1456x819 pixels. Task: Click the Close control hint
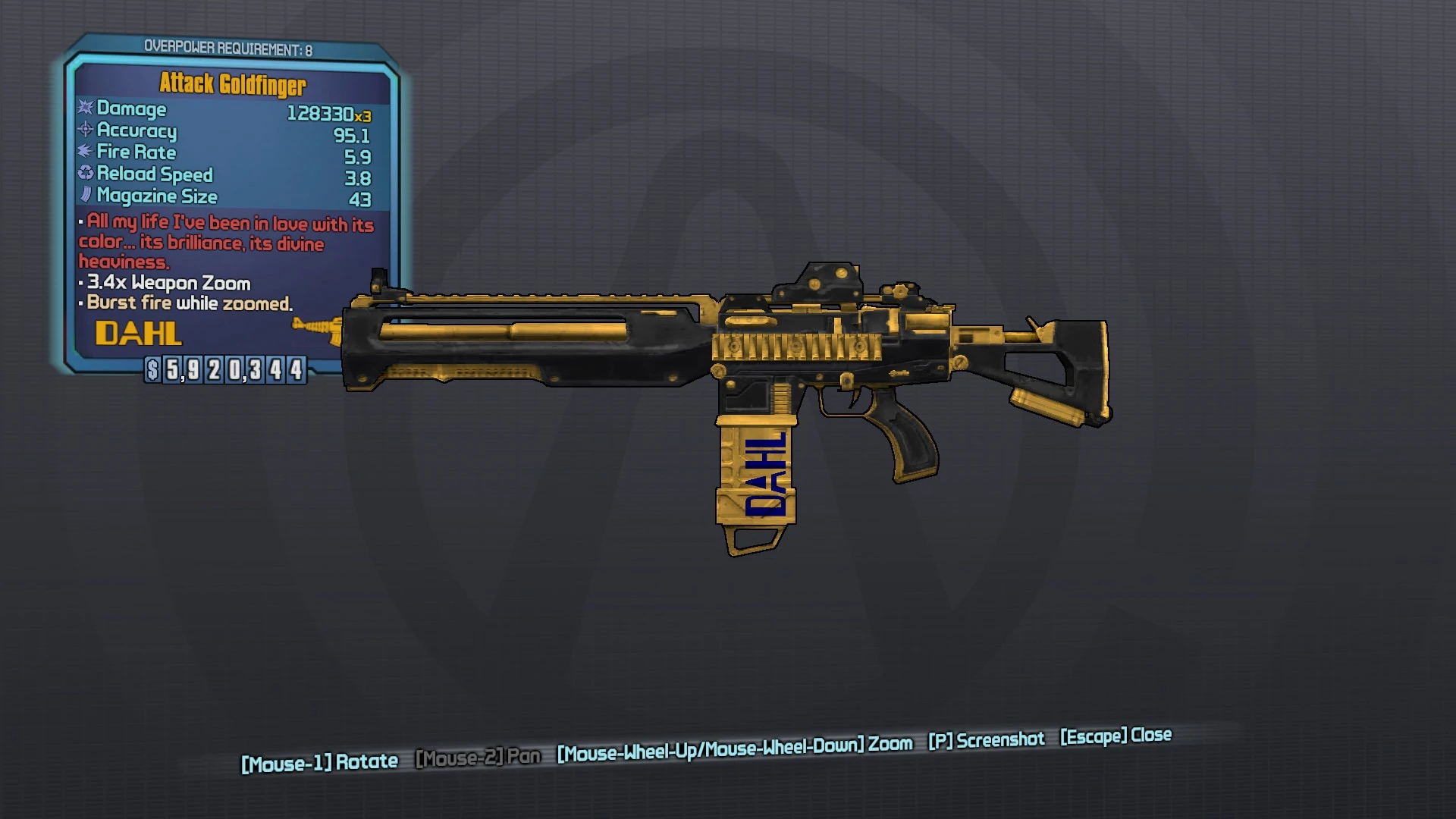pyautogui.click(x=1116, y=735)
